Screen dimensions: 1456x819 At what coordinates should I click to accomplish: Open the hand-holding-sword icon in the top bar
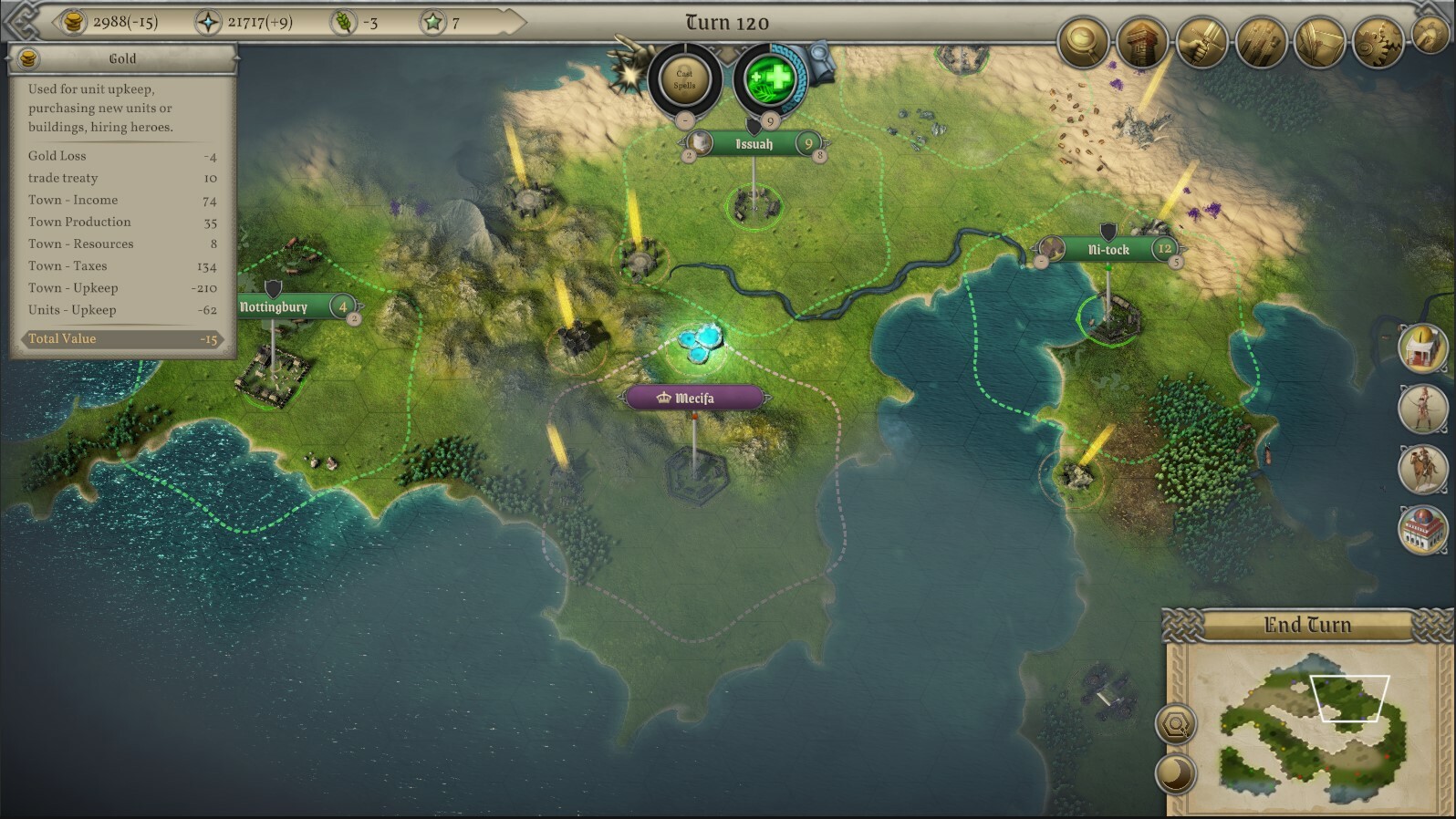(1201, 41)
